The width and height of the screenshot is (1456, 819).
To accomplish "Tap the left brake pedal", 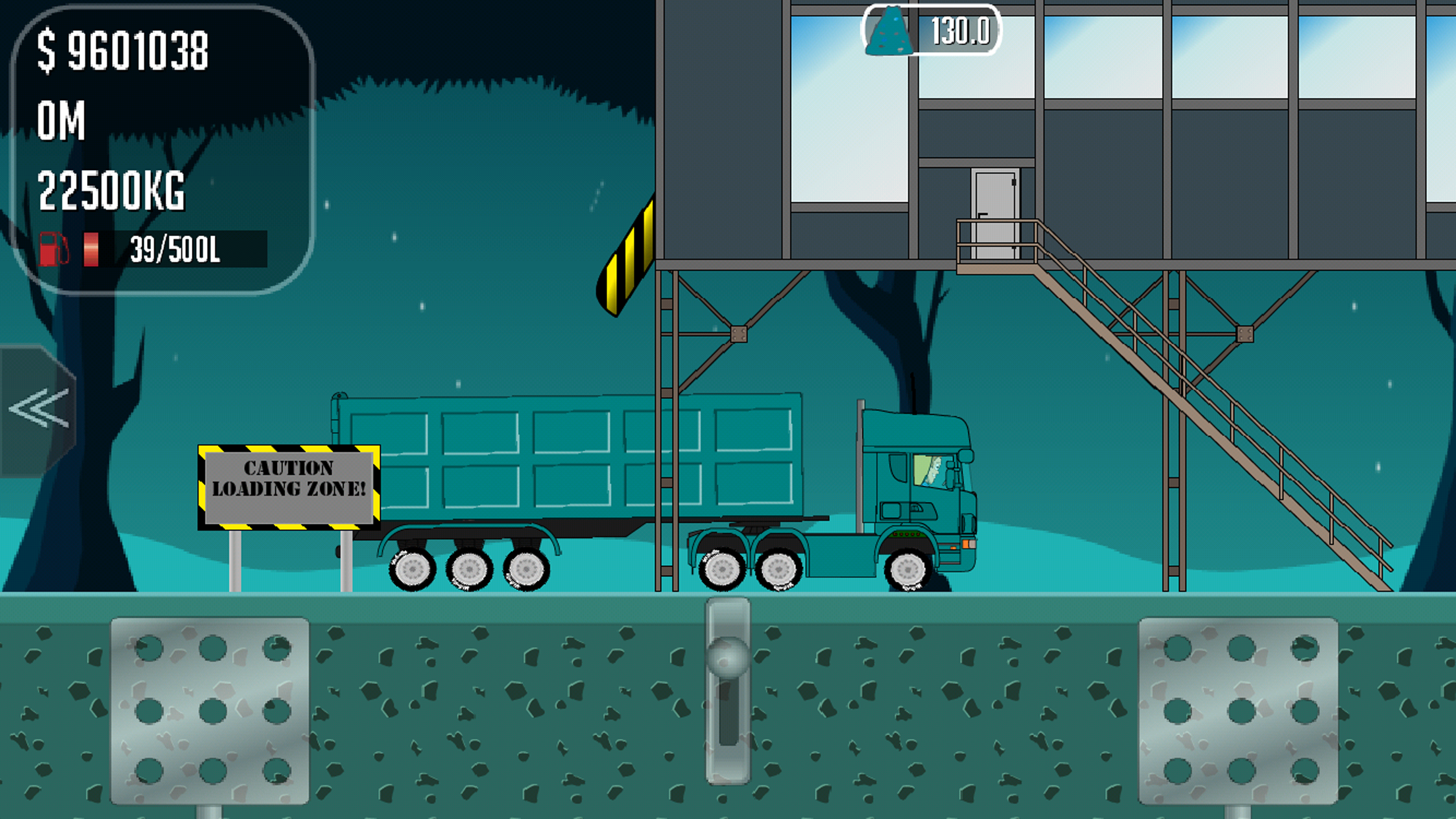I will (210, 710).
